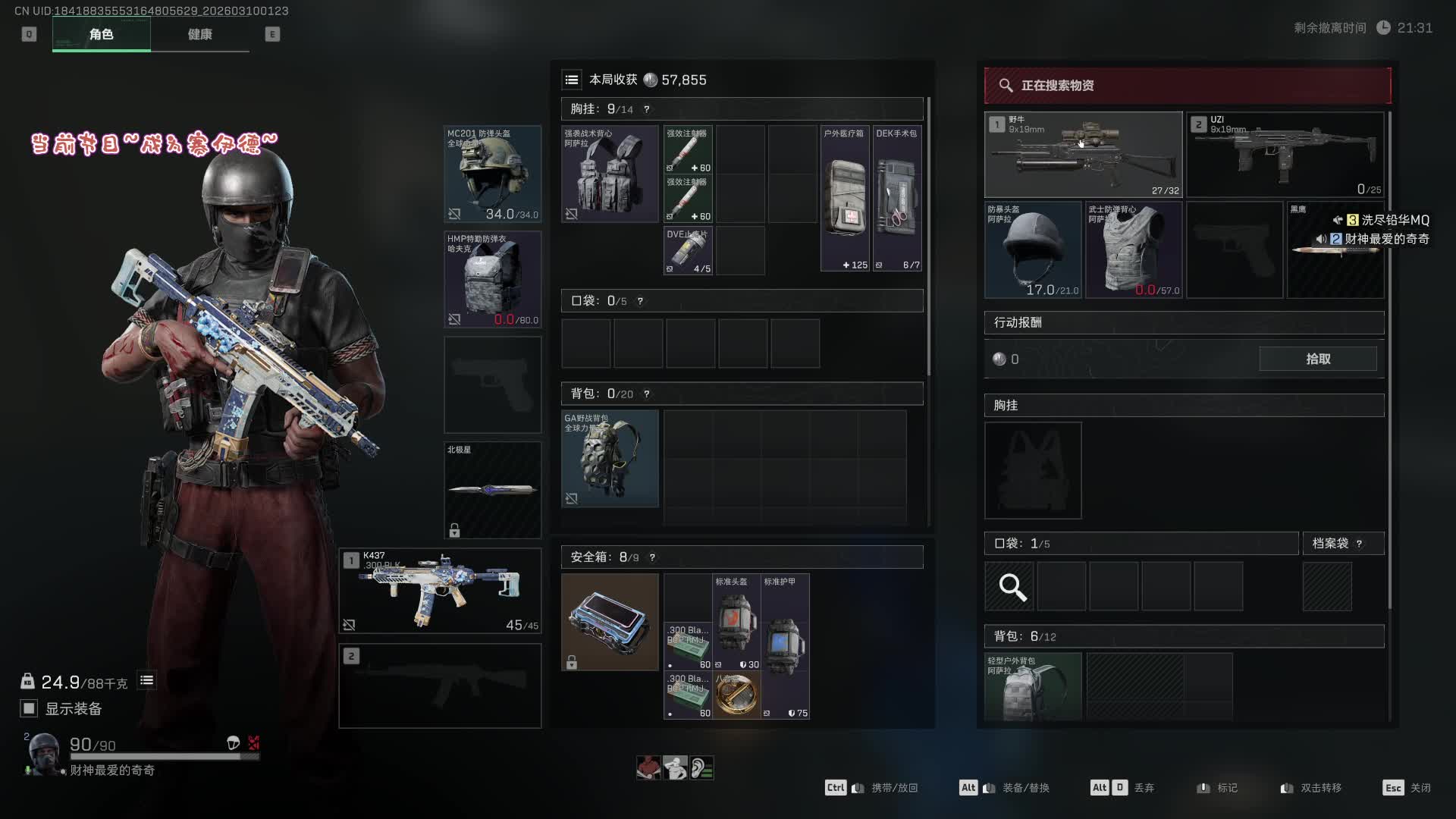This screenshot has width=1456, height=819.
Task: Click the weight details list icon
Action: (x=146, y=681)
